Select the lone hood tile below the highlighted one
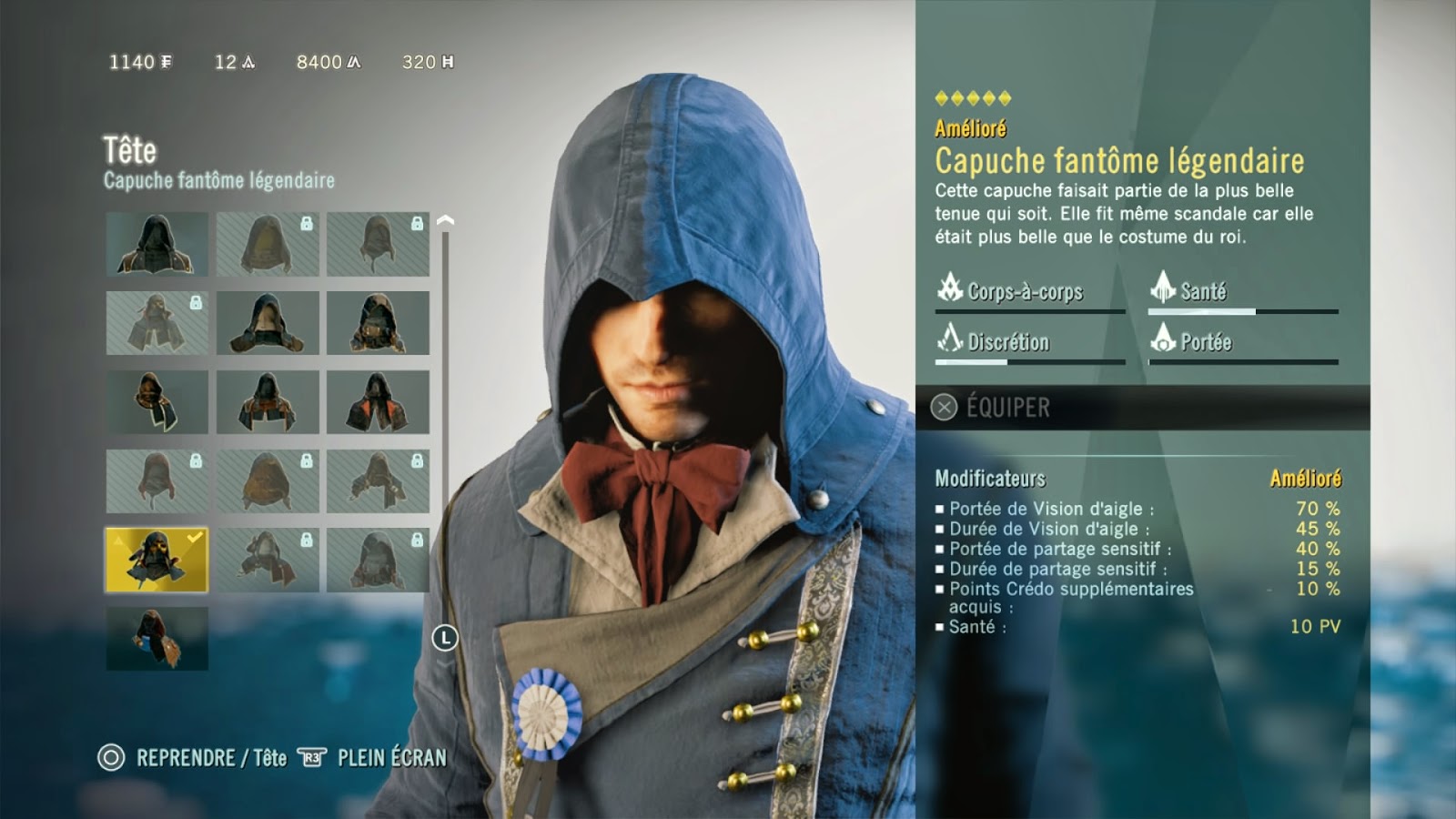The image size is (1456, 819). click(x=157, y=639)
